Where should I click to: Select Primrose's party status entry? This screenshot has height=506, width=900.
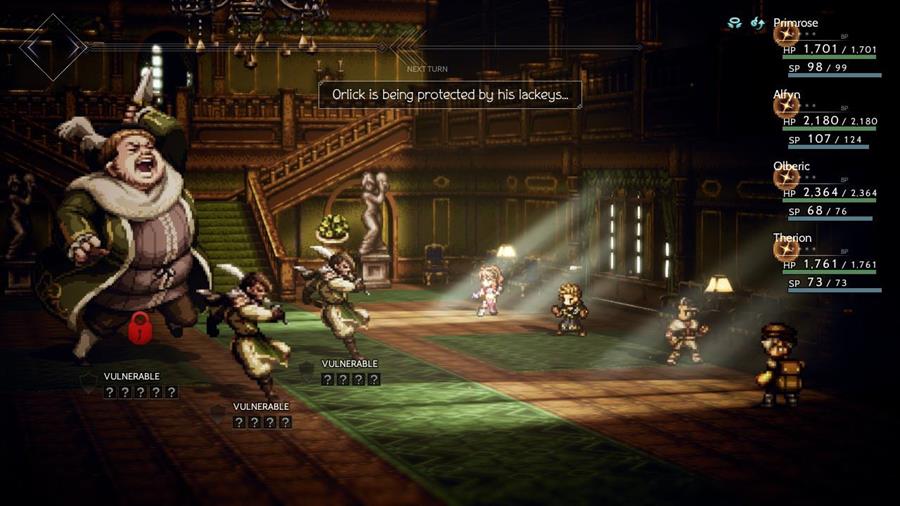[x=828, y=48]
